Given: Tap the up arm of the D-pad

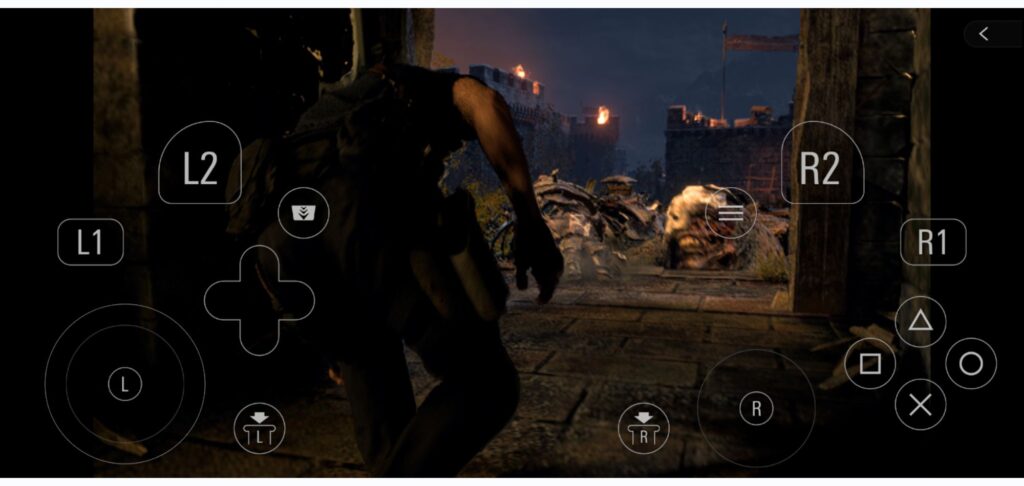Looking at the screenshot, I should pos(259,268).
